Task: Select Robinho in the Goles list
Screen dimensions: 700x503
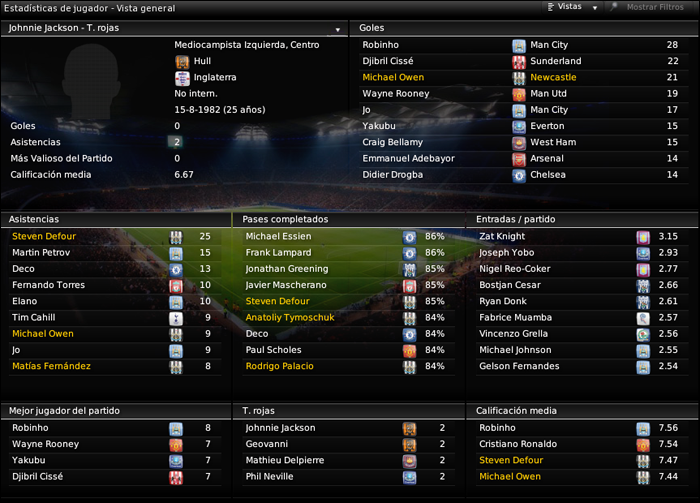Action: pyautogui.click(x=381, y=45)
